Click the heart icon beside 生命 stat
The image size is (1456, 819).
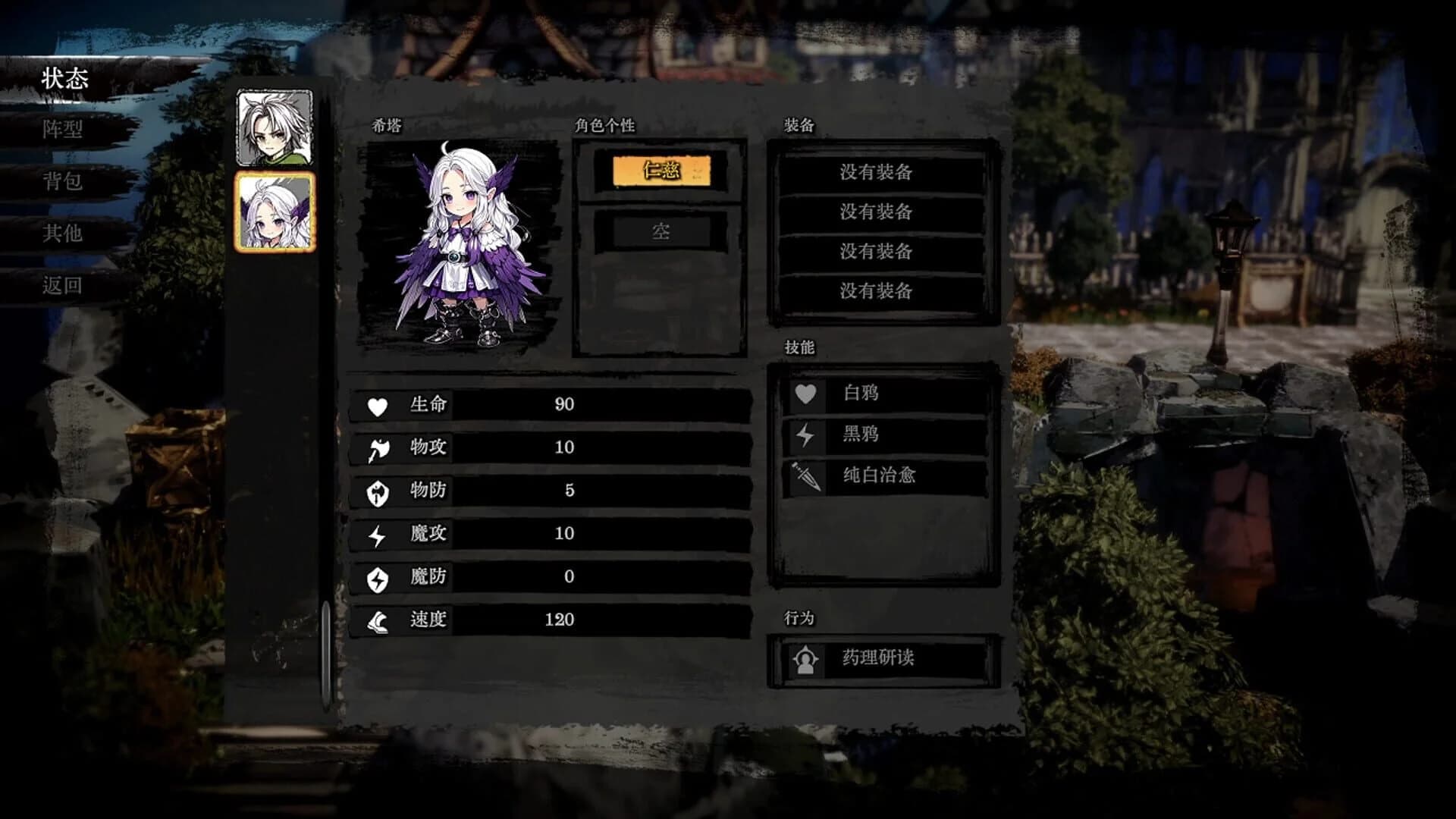[x=377, y=406]
